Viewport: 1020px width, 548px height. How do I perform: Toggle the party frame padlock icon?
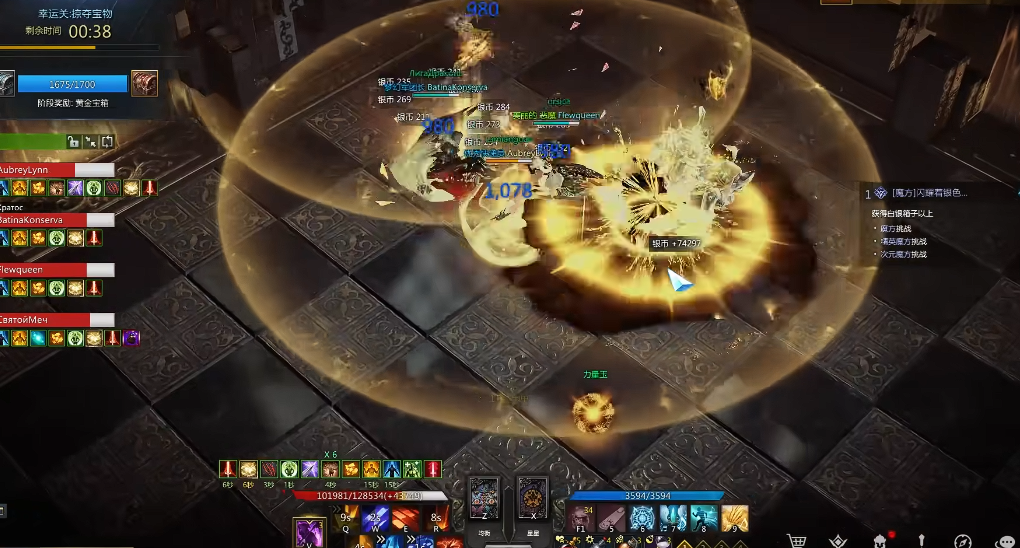pyautogui.click(x=73, y=142)
